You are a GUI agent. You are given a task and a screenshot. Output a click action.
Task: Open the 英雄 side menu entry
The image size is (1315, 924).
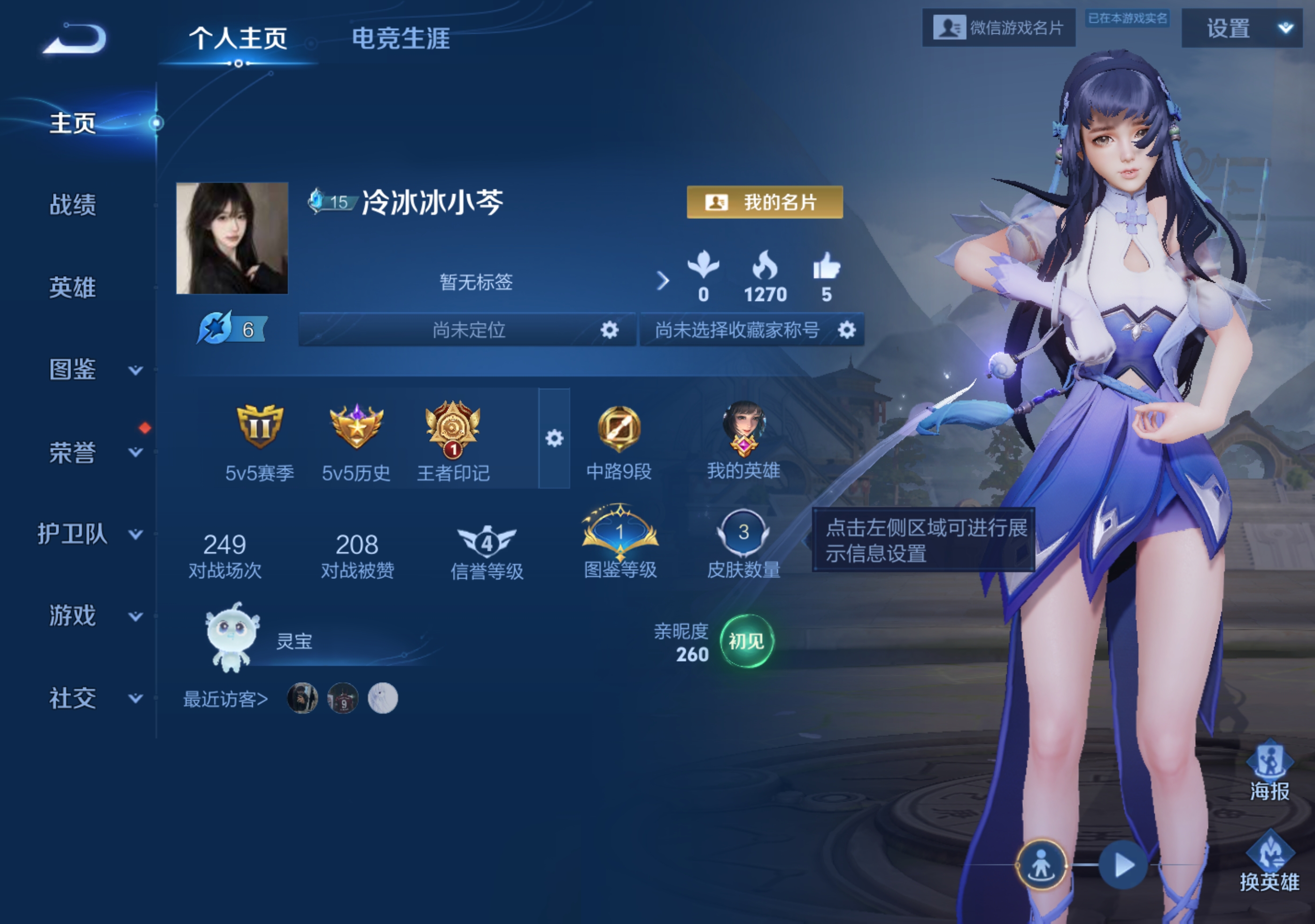pos(73,287)
